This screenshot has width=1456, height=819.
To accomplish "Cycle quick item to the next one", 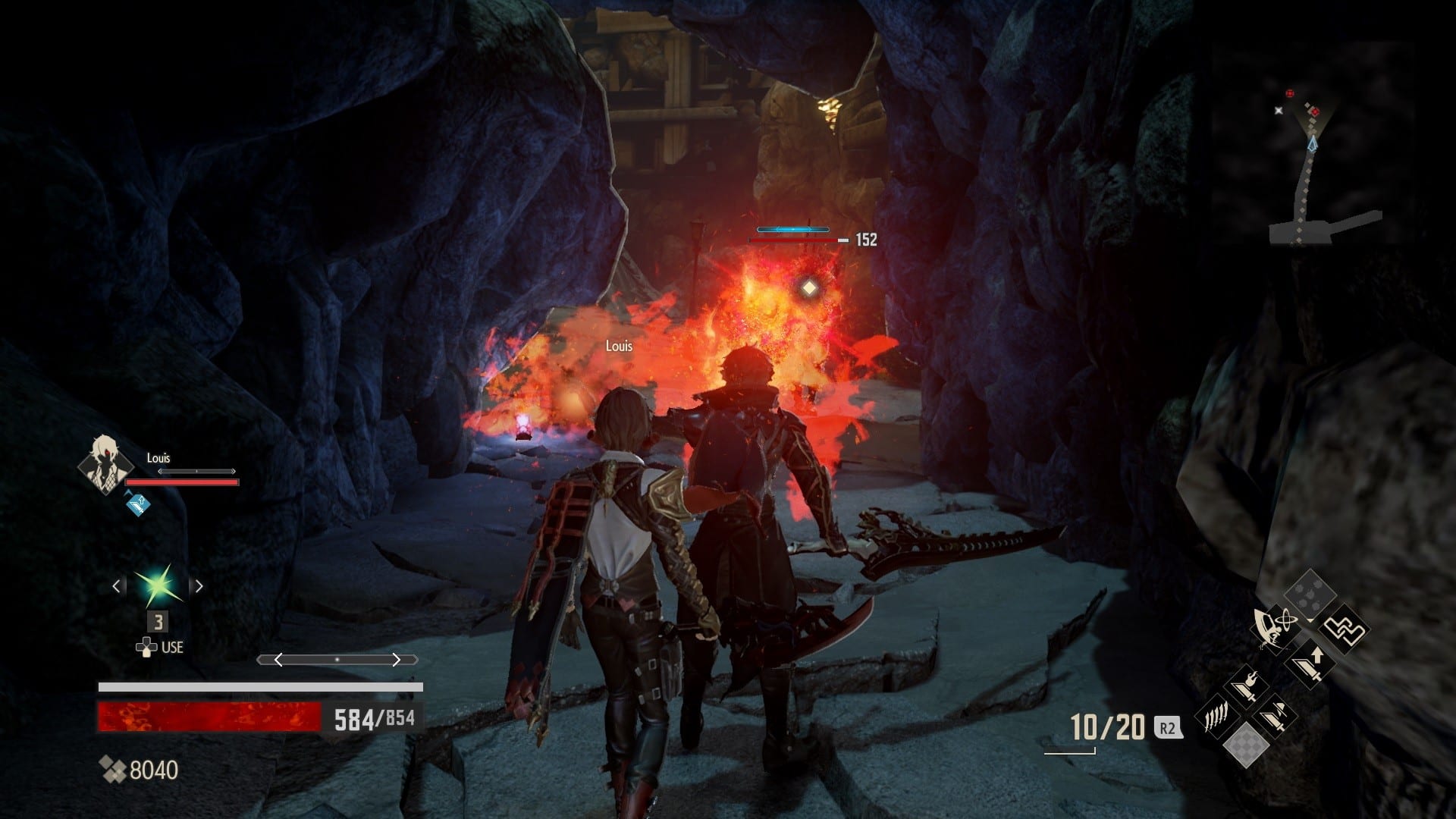I will point(199,585).
